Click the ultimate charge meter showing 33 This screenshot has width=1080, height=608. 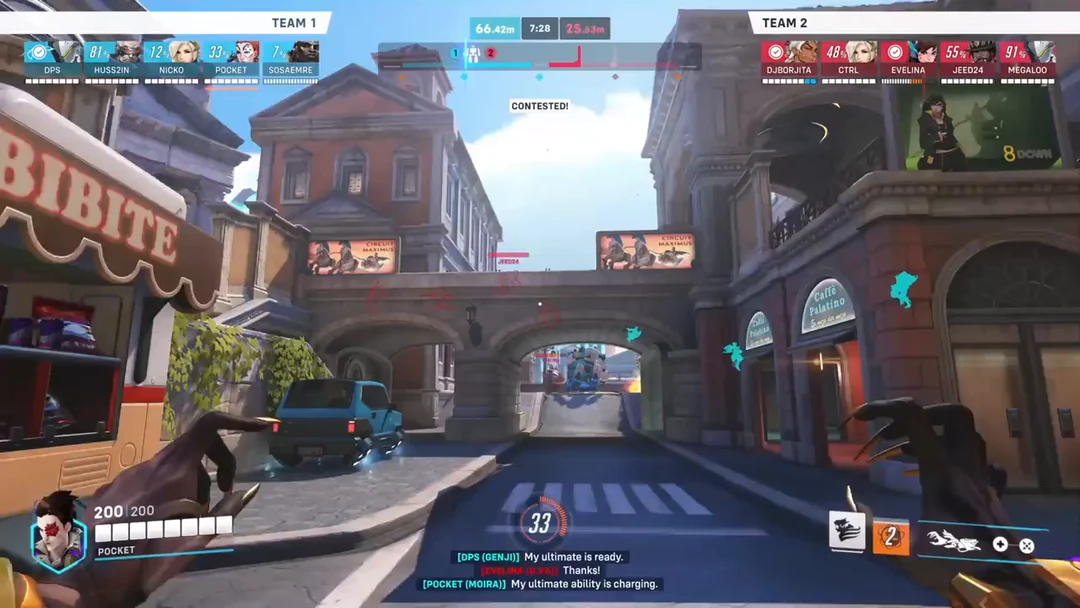[540, 523]
